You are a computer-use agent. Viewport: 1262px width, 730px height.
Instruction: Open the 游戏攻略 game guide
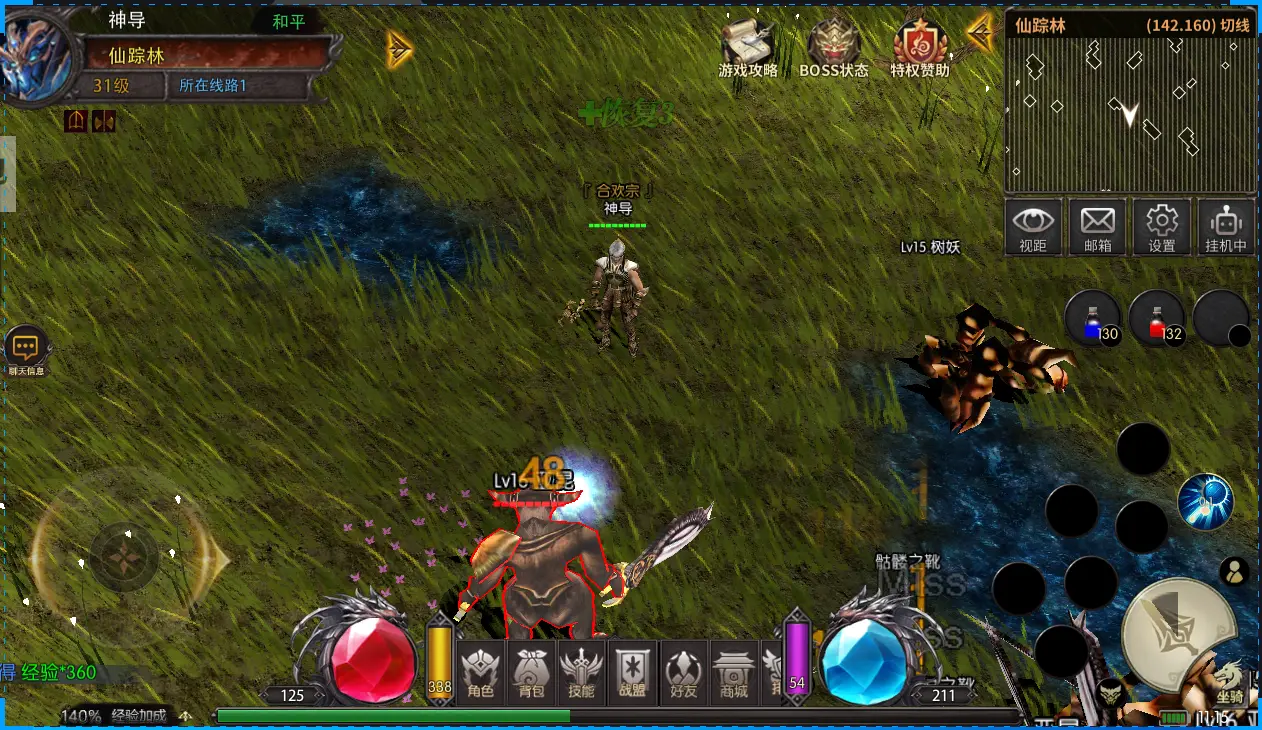click(x=747, y=48)
